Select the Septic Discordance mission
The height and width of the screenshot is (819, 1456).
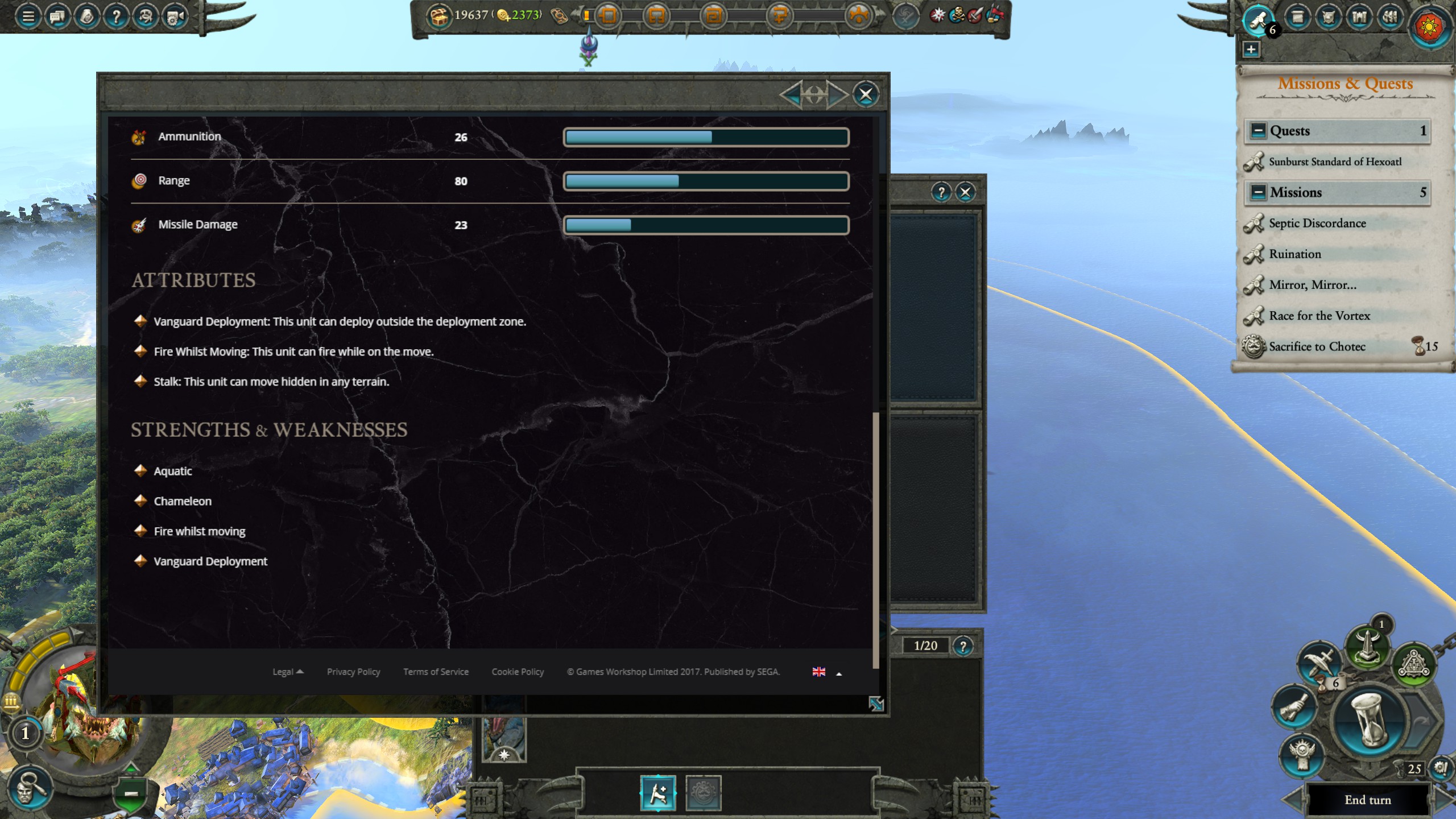pos(1317,224)
